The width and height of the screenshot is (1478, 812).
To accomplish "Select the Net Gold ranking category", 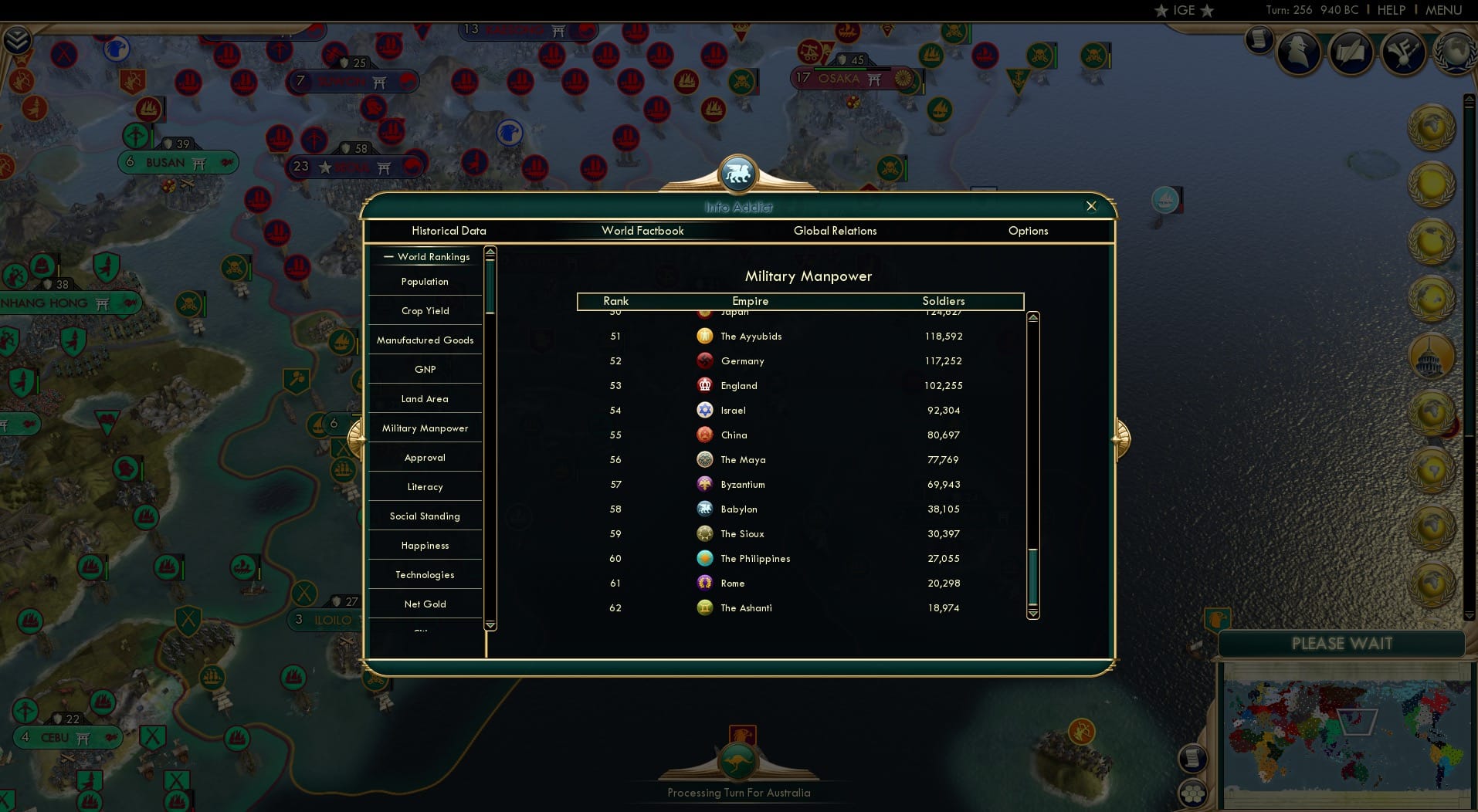I will coord(425,604).
